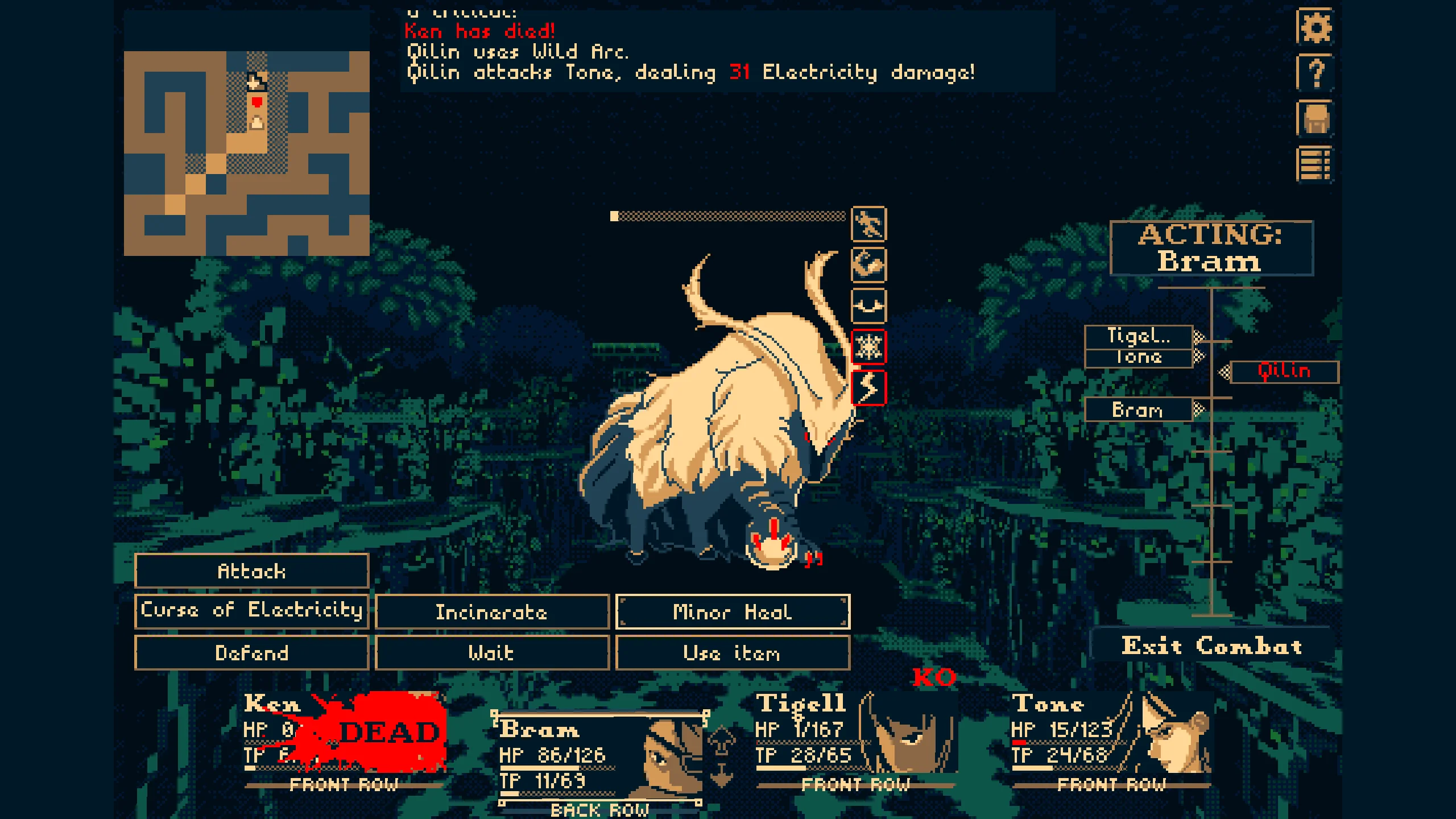Click the dungeon minimap
Screen dimensions: 1456x819
246,153
